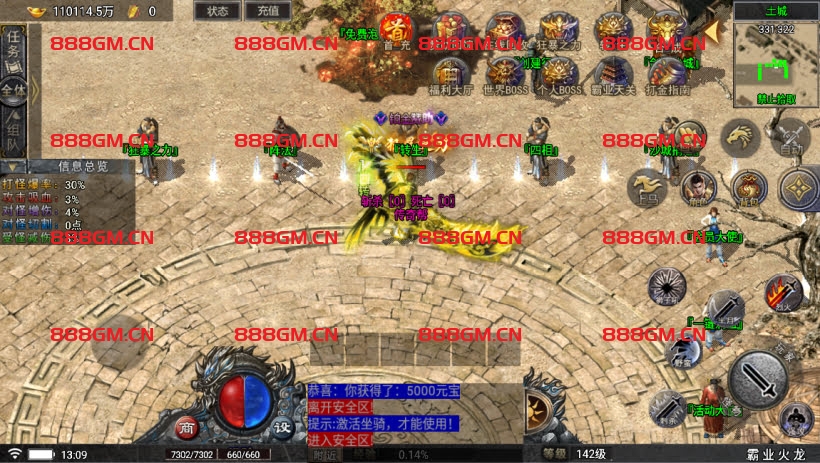Open the 商 shop button
Viewport: 820px width, 463px height.
click(x=187, y=427)
